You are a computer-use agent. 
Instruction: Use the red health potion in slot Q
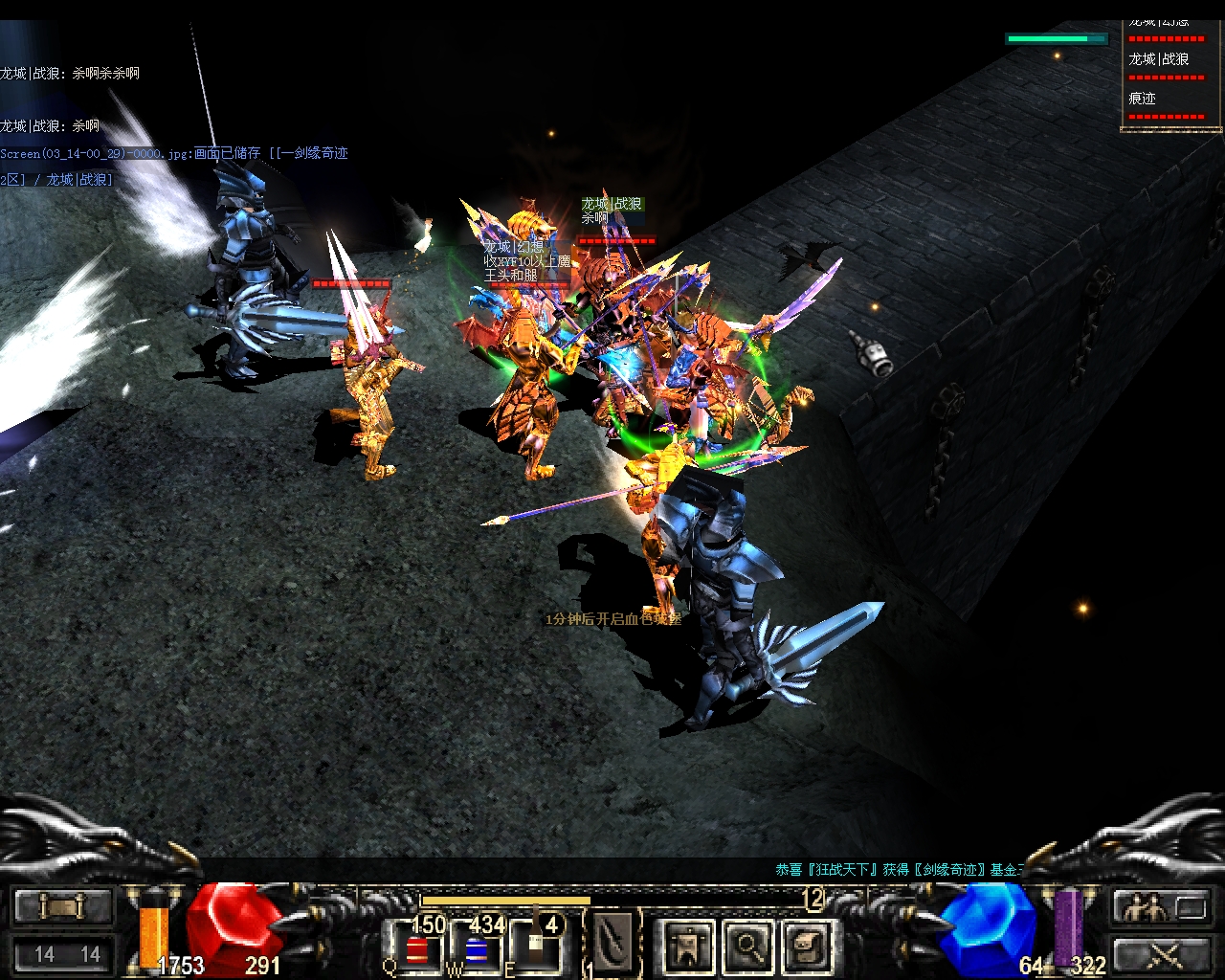point(416,947)
